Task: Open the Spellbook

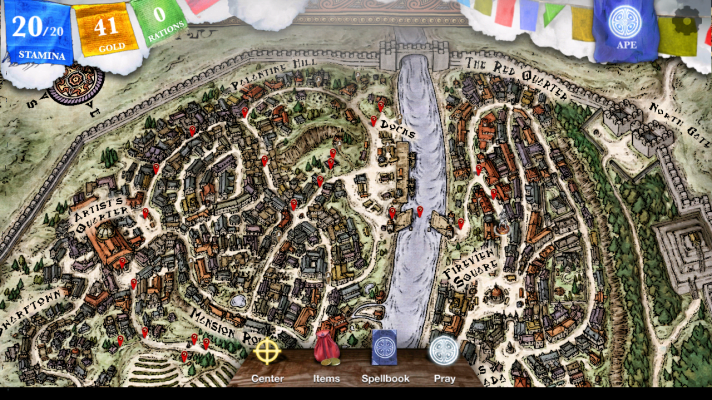Action: [385, 352]
